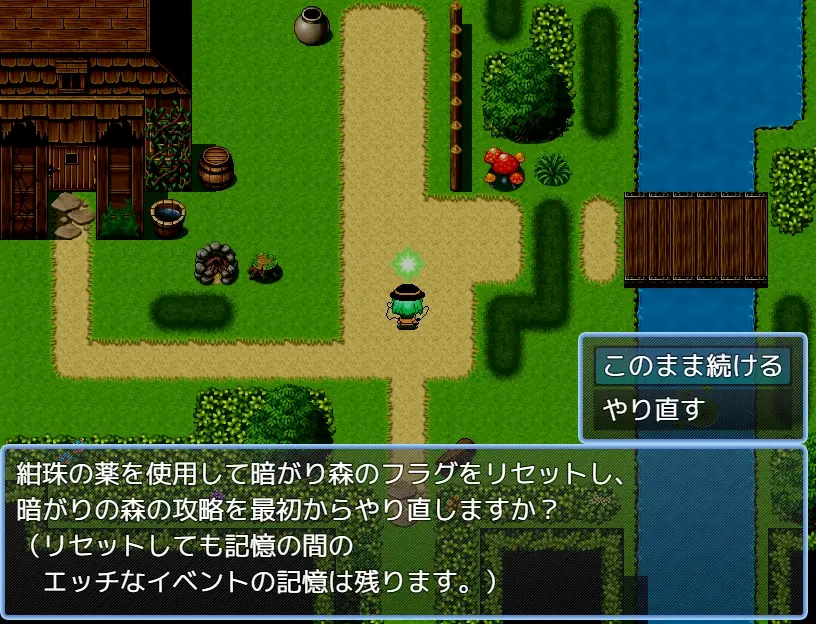Choose the このまま続ける option
Screen dimensions: 816x624
point(692,365)
